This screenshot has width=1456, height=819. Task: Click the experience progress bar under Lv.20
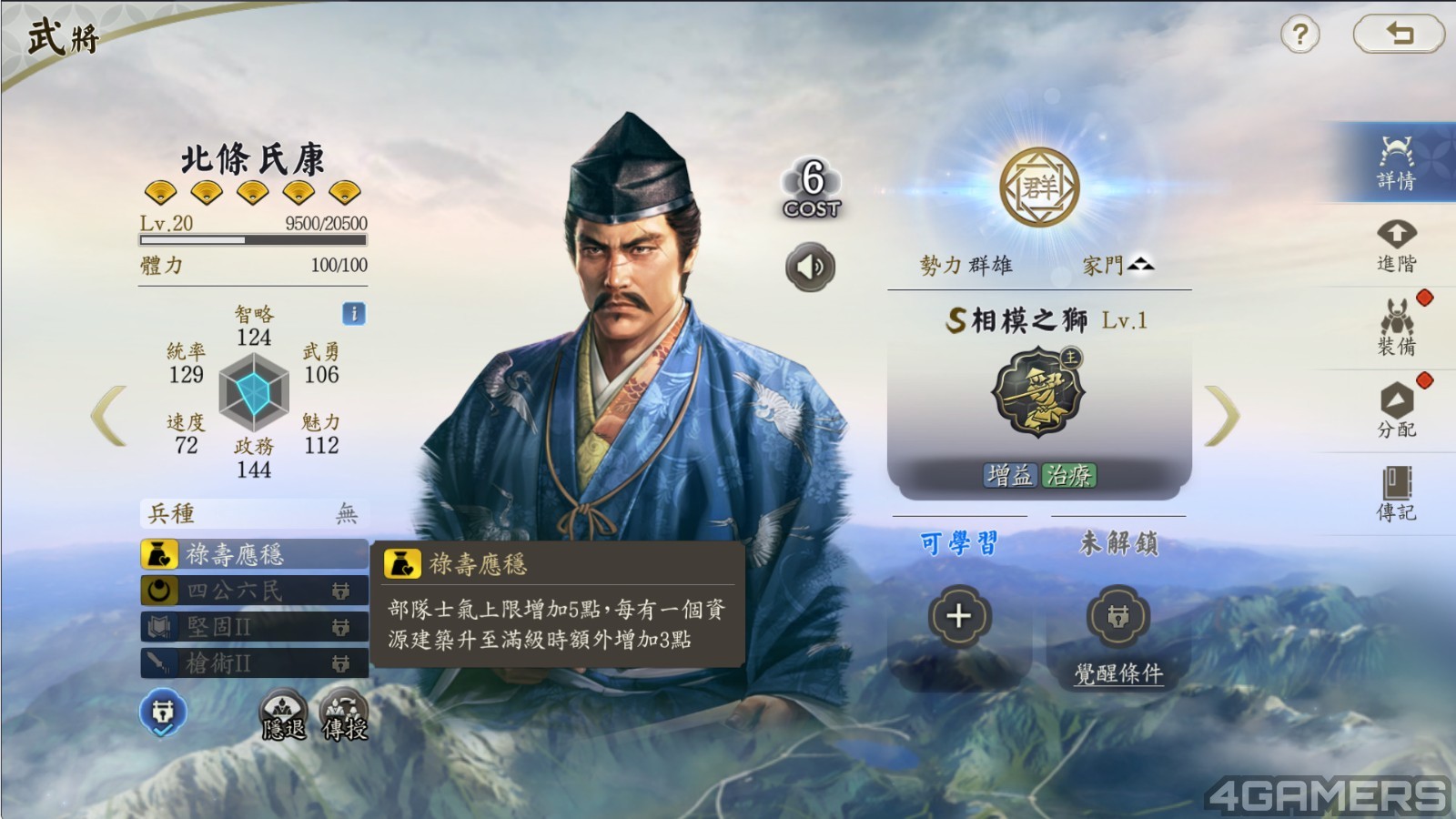(x=252, y=239)
